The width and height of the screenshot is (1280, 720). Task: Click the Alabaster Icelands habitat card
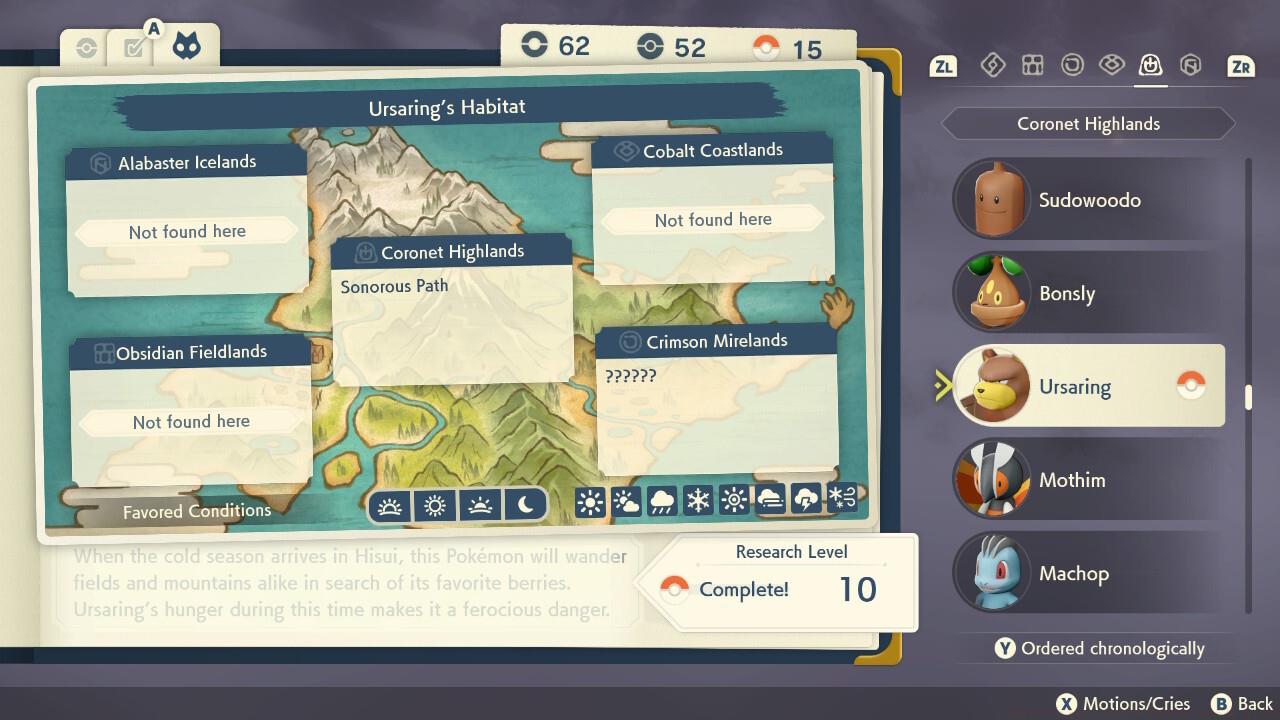[x=187, y=220]
